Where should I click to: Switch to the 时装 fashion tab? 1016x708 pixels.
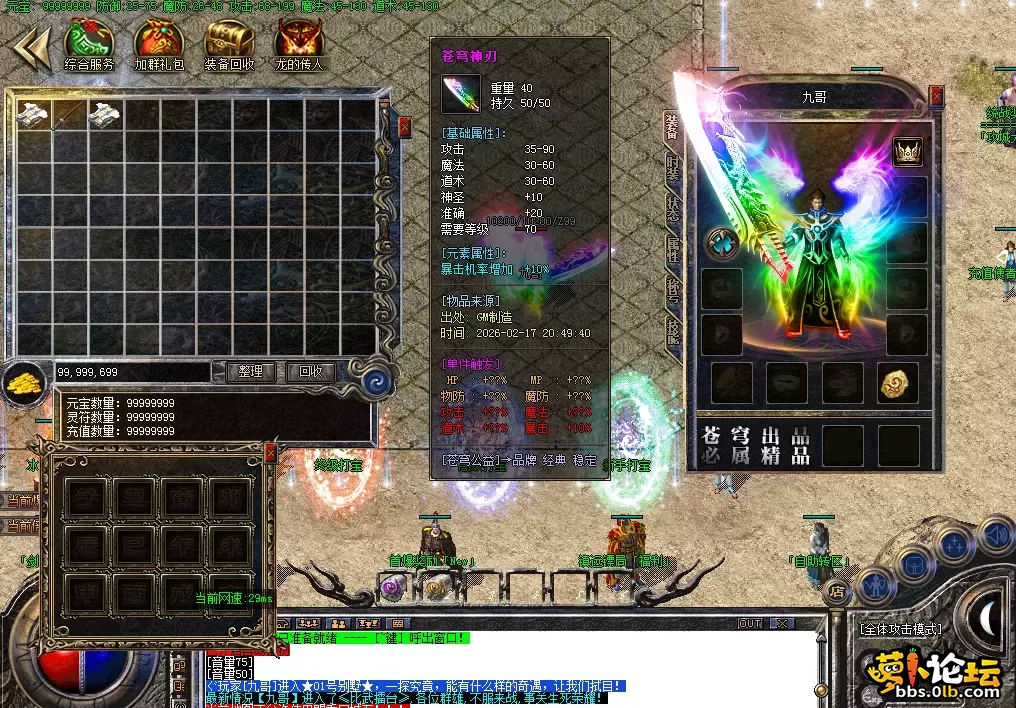click(x=673, y=167)
